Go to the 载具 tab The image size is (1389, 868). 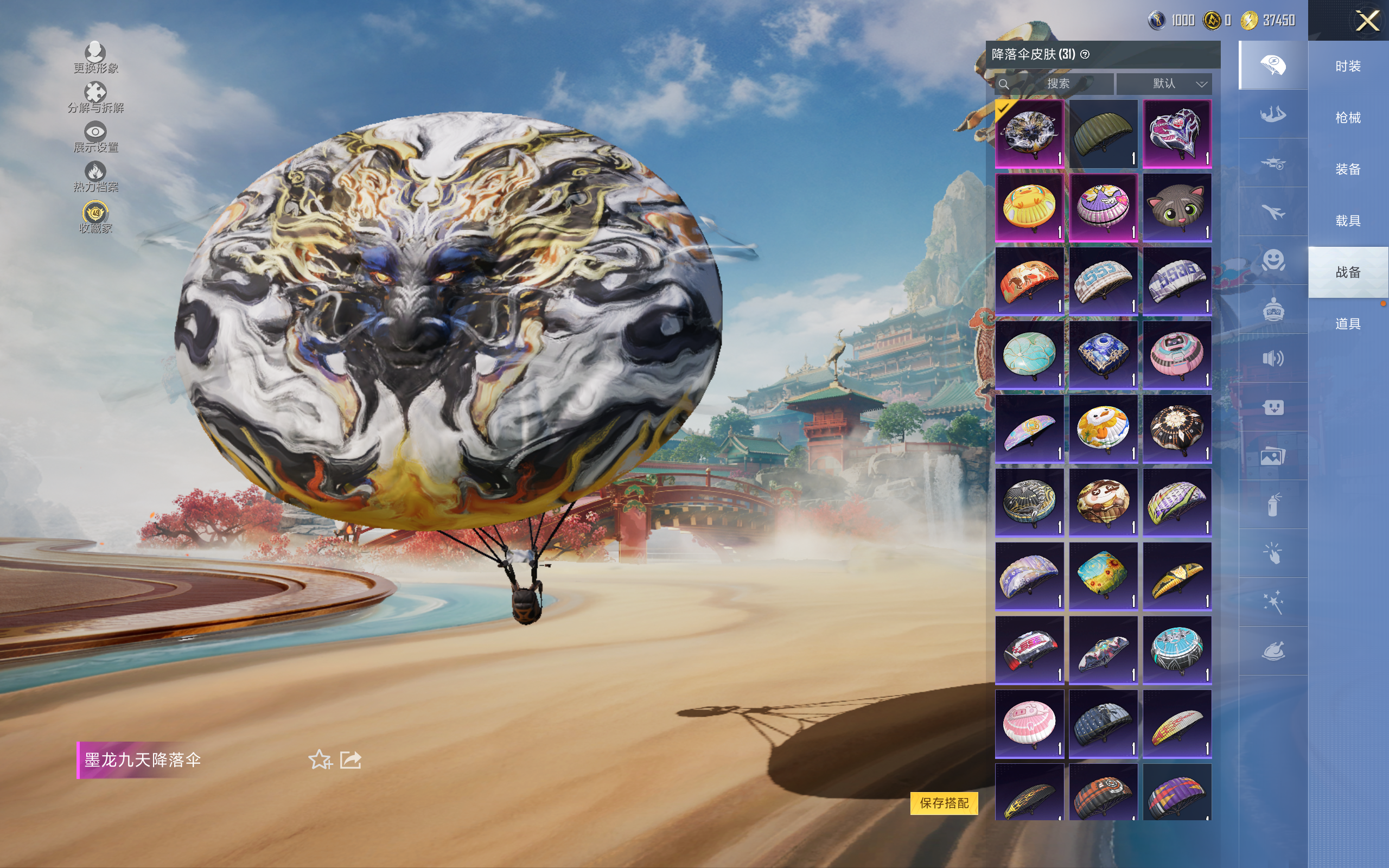(1348, 221)
